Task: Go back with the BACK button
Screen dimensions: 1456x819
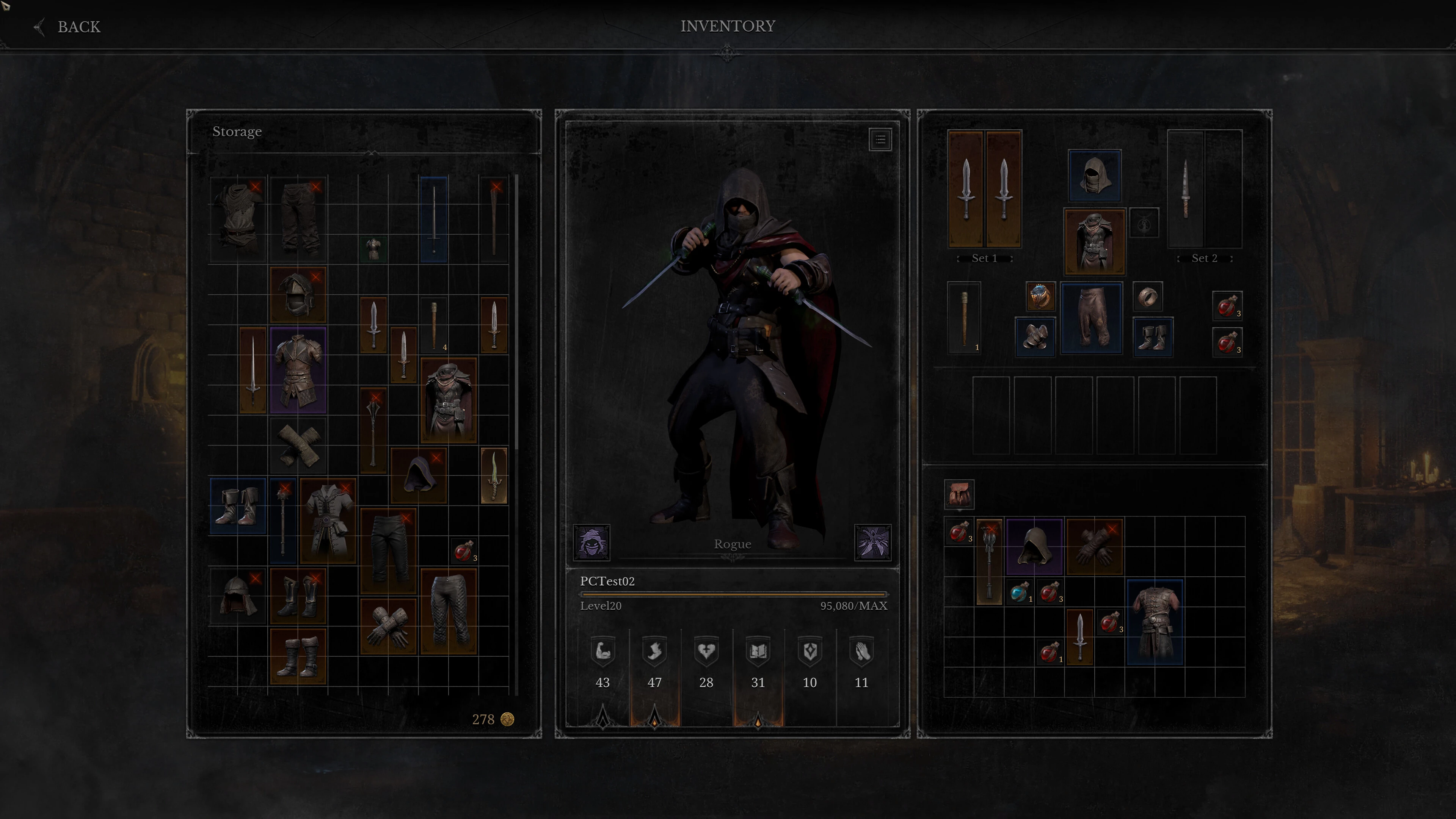Action: pos(68,27)
